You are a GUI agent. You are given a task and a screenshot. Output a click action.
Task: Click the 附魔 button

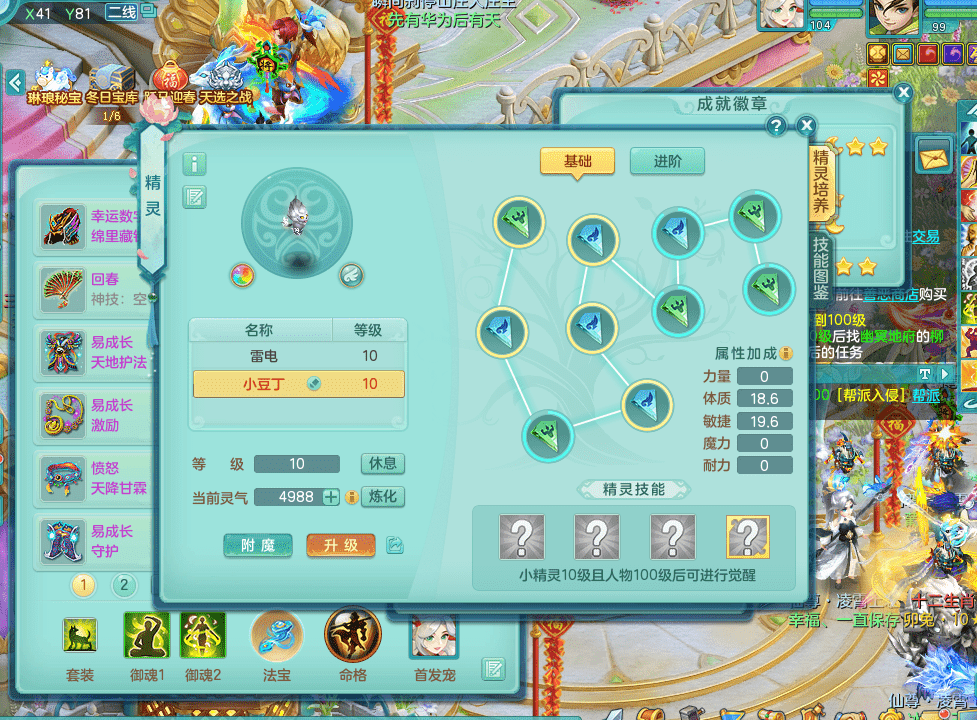[258, 545]
